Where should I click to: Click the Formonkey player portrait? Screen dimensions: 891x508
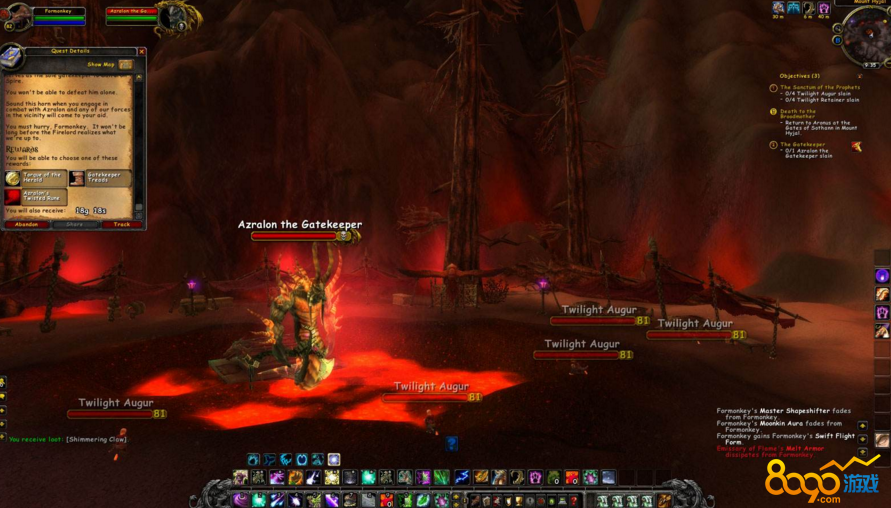tap(15, 19)
